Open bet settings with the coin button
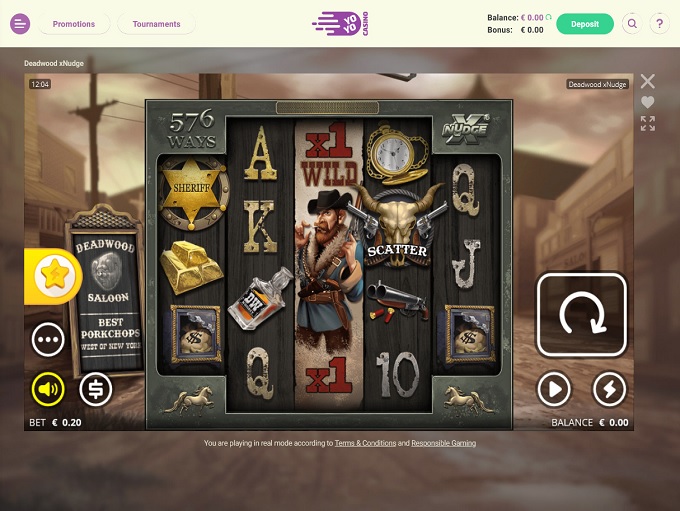Image resolution: width=680 pixels, height=511 pixels. [95, 389]
